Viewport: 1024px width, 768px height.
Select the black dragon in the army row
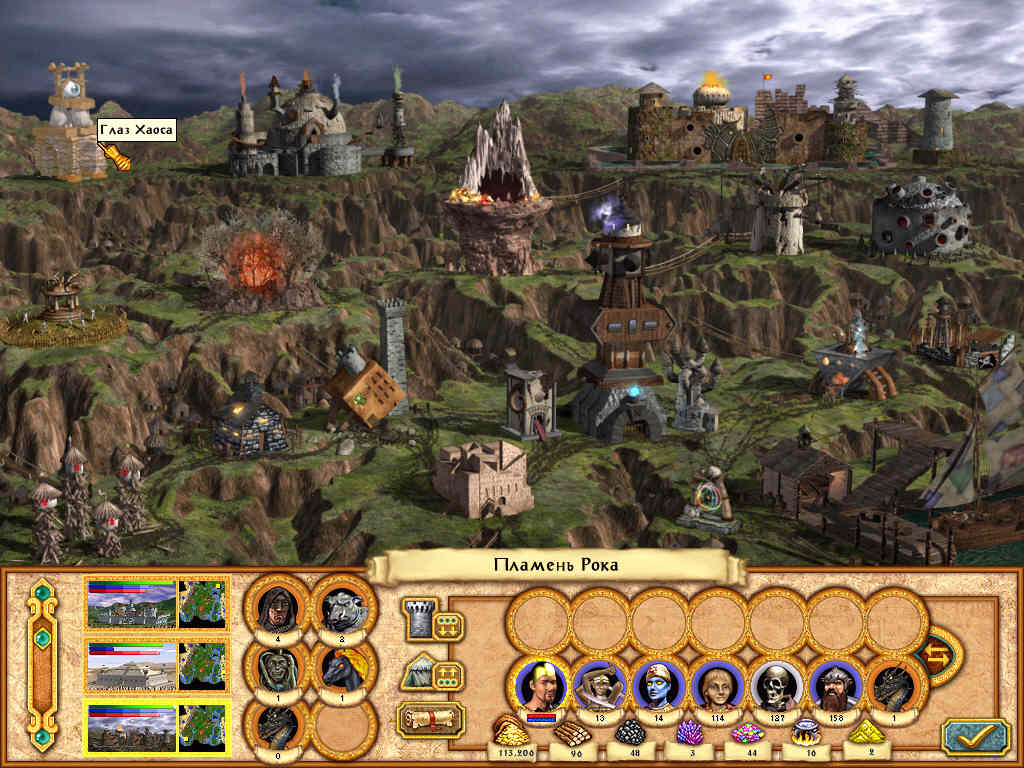(894, 685)
